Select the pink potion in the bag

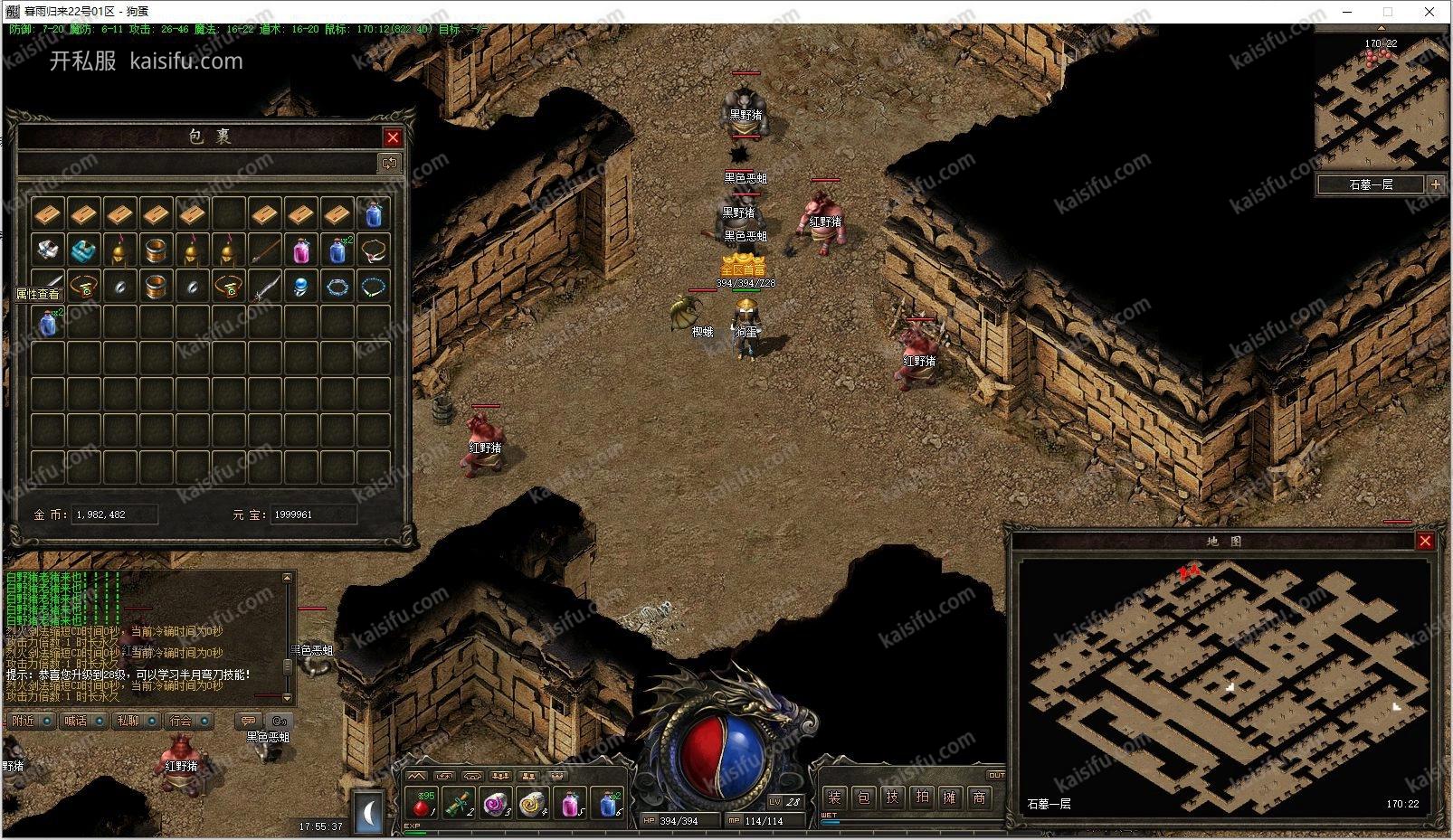point(301,250)
